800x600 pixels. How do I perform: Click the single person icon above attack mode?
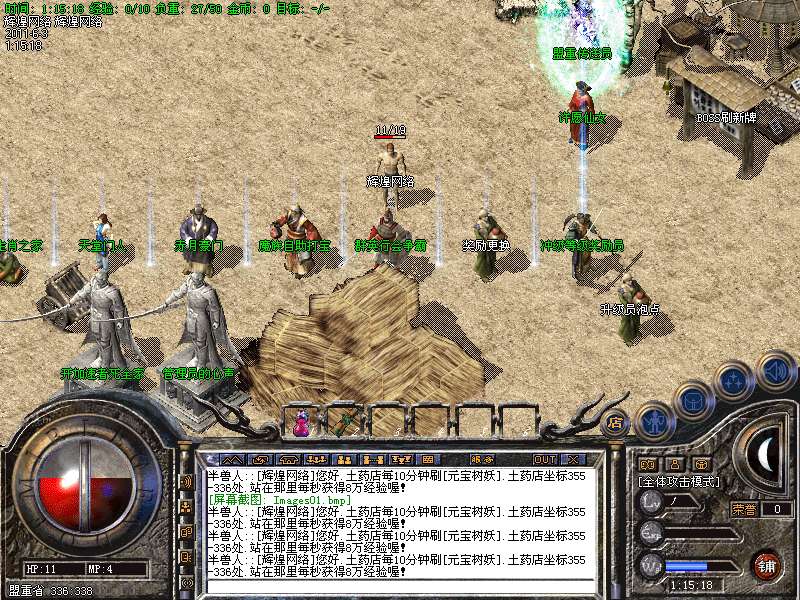[x=674, y=464]
